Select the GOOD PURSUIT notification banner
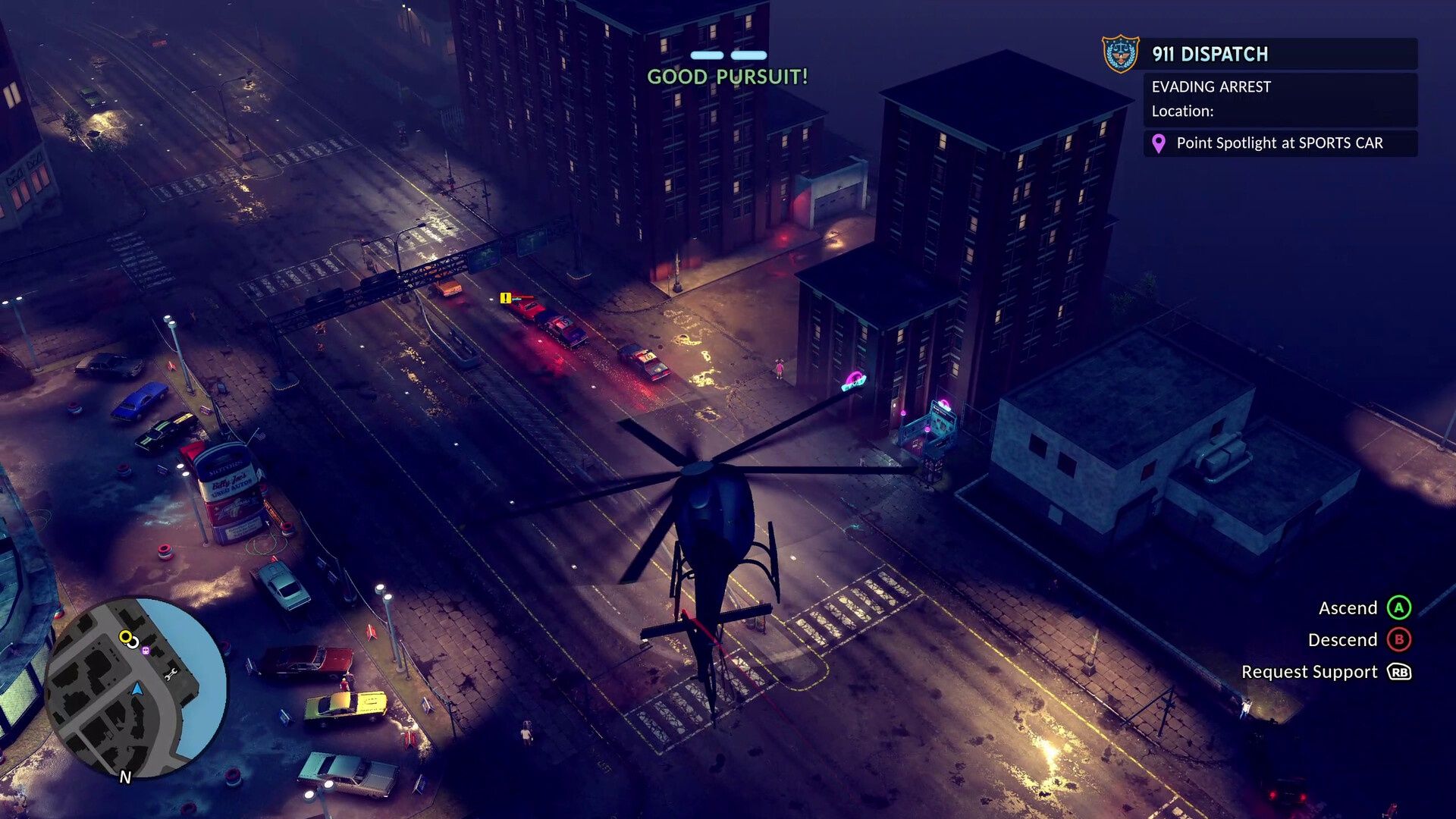The height and width of the screenshot is (819, 1456). coord(726,76)
